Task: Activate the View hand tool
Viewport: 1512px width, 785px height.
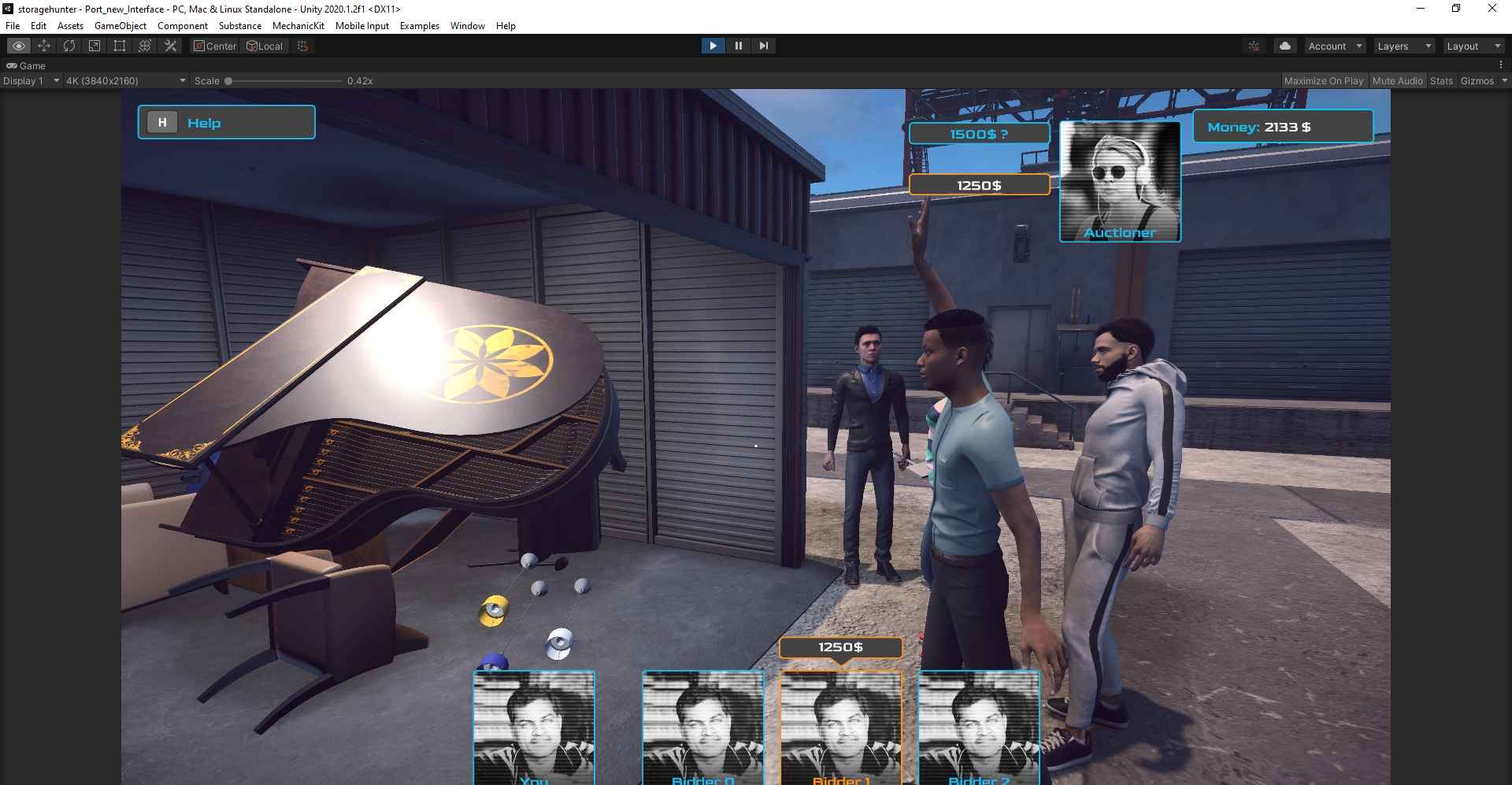Action: point(17,46)
